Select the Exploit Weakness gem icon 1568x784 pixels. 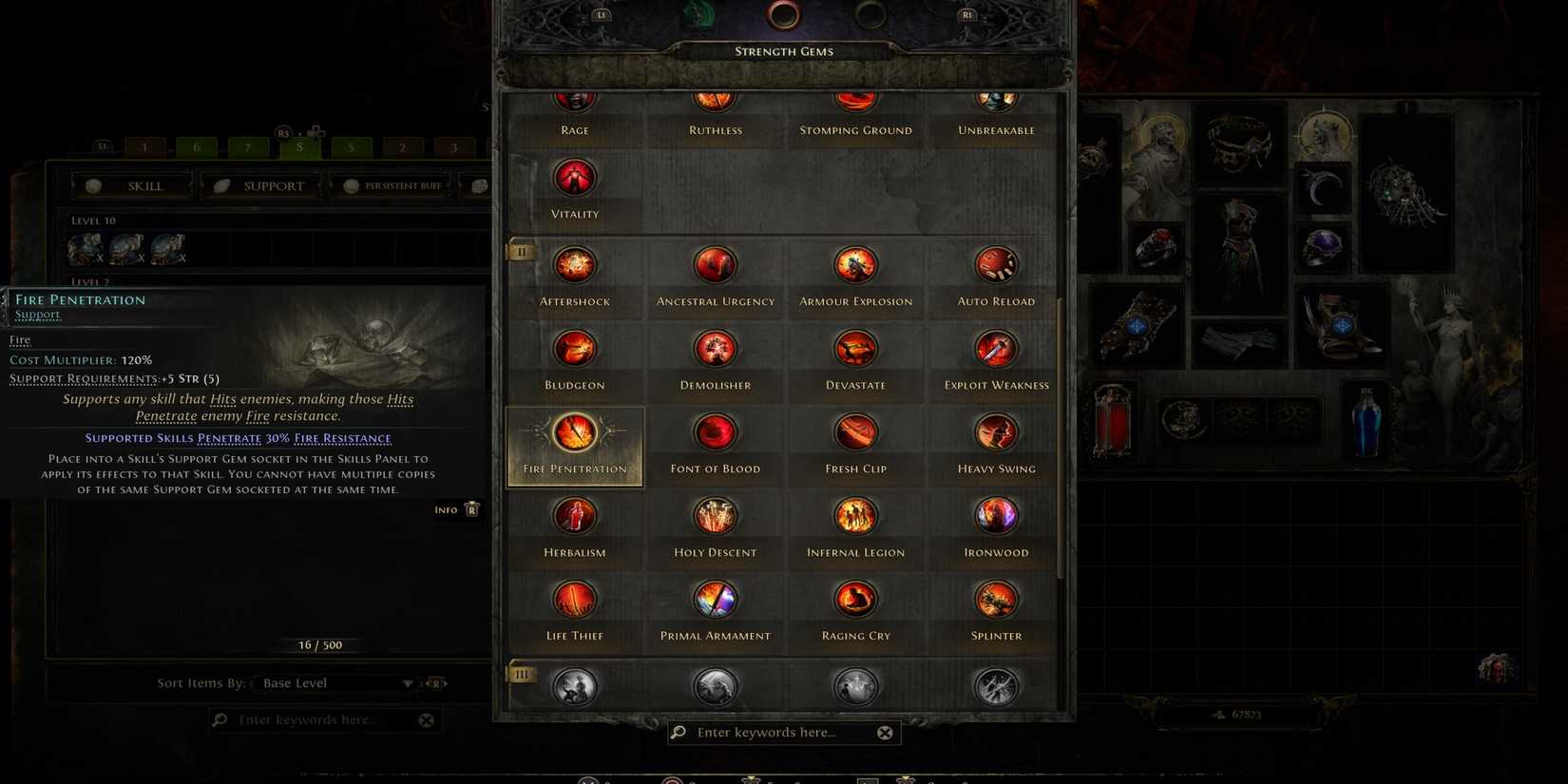pyautogui.click(x=995, y=348)
